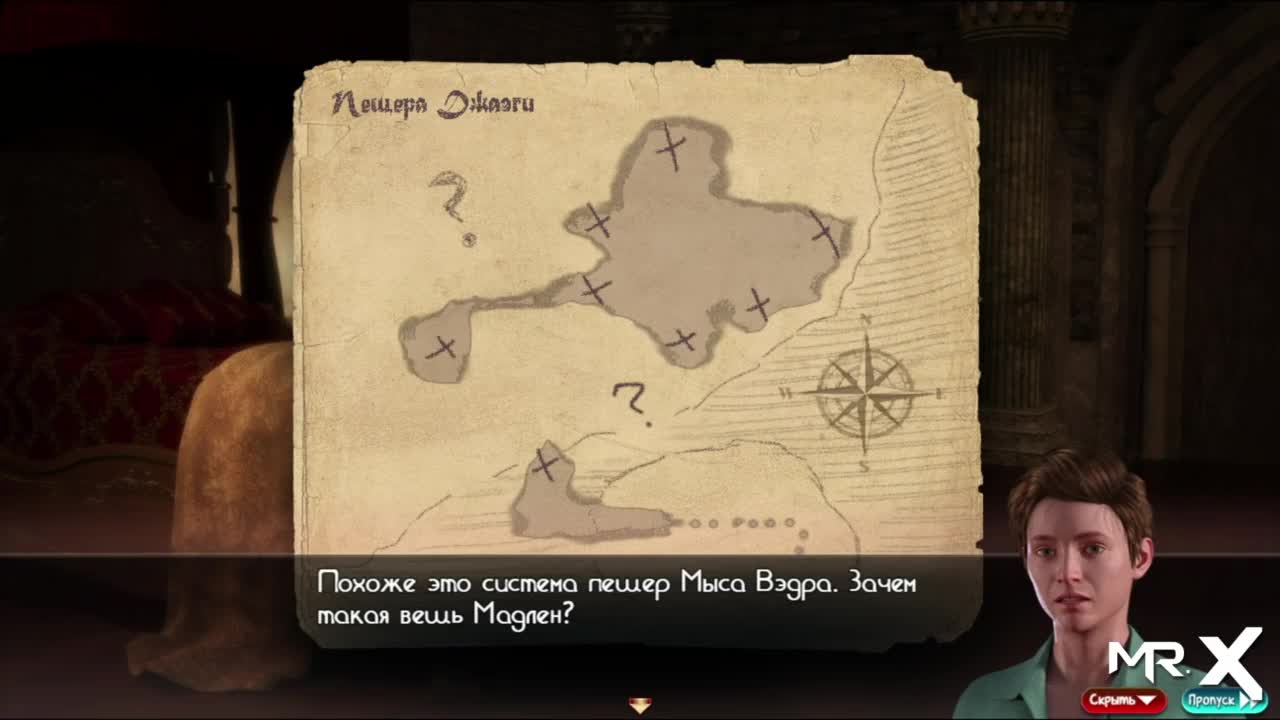Advance dialogue via the down arrow indicator

(x=640, y=705)
